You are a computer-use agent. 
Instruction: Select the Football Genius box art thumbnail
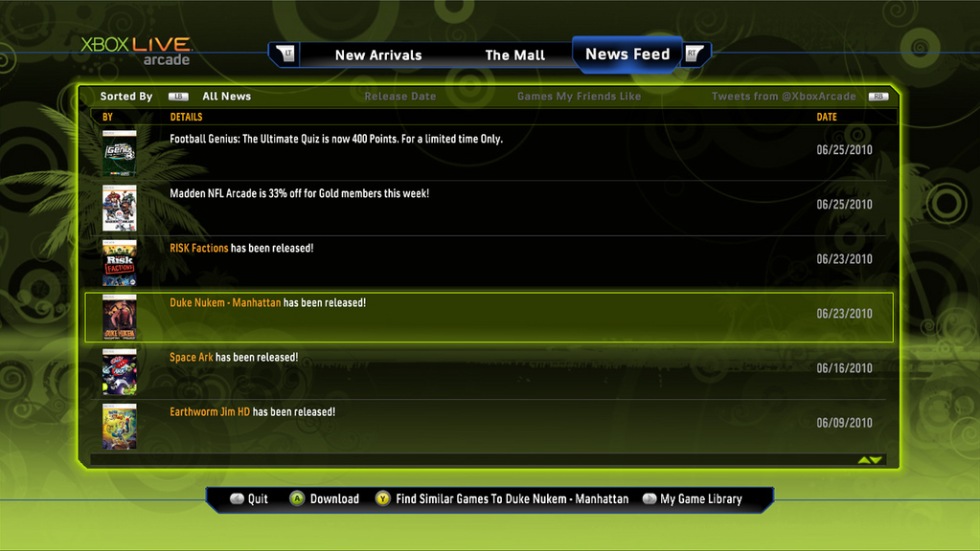(119, 153)
